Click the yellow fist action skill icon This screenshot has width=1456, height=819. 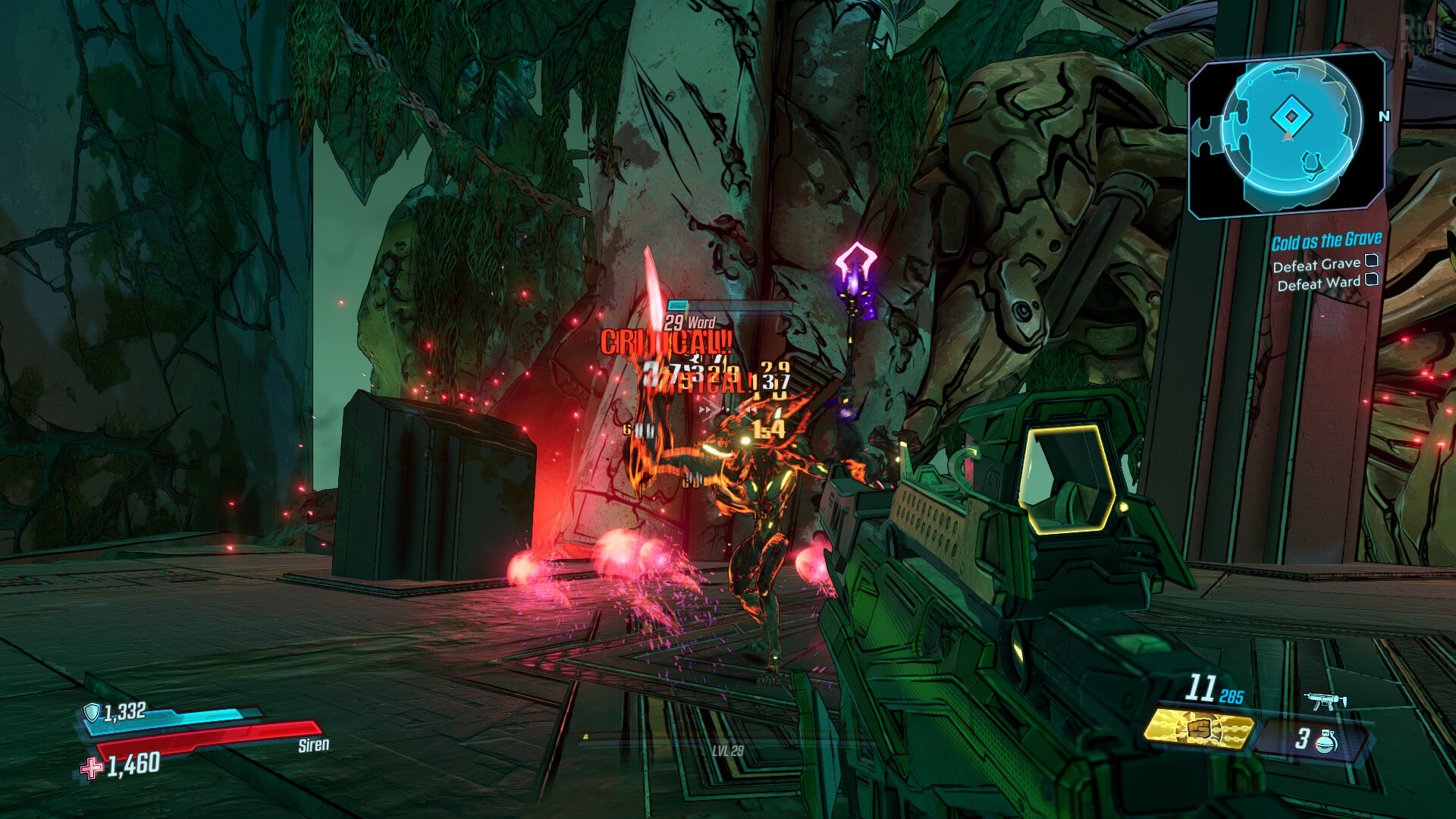click(x=1198, y=730)
